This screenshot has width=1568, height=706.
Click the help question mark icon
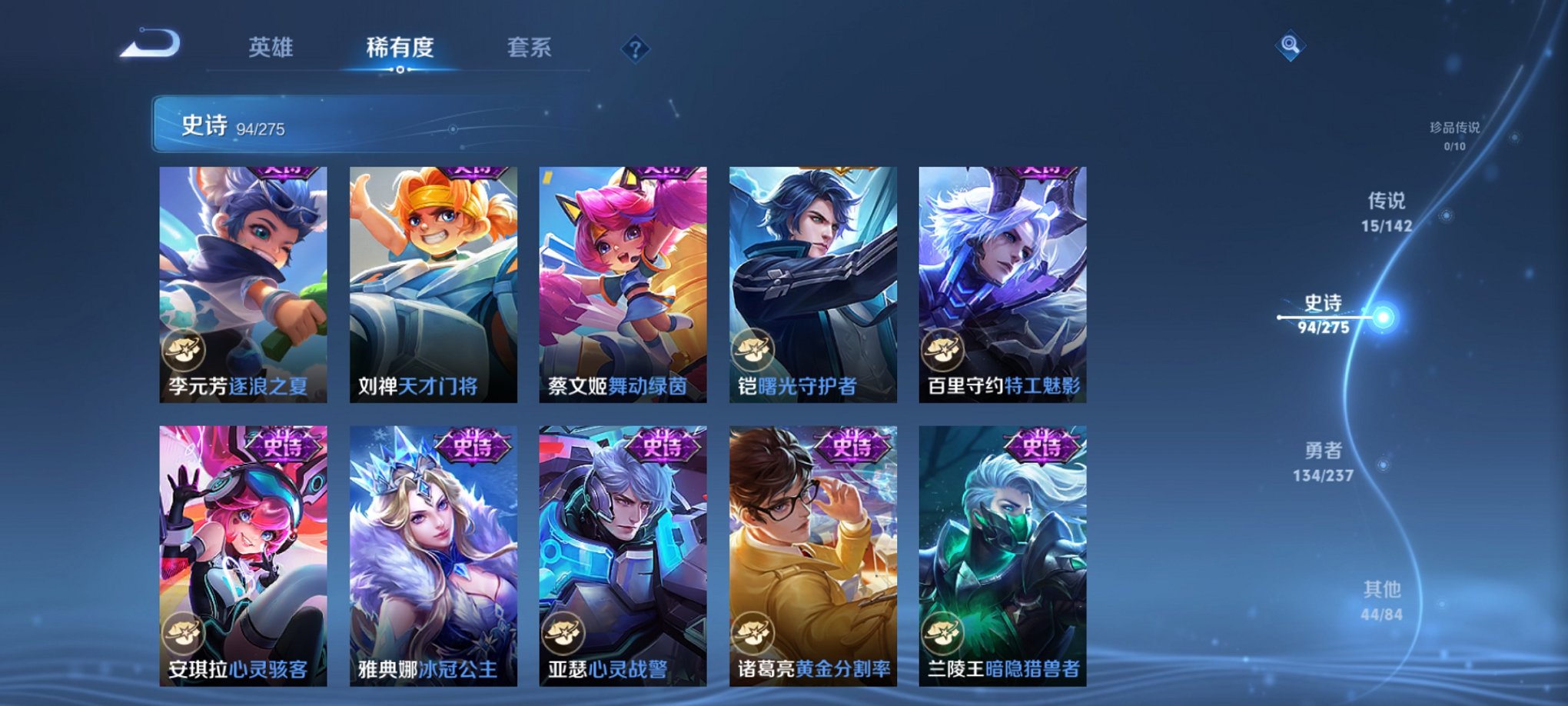coord(634,48)
